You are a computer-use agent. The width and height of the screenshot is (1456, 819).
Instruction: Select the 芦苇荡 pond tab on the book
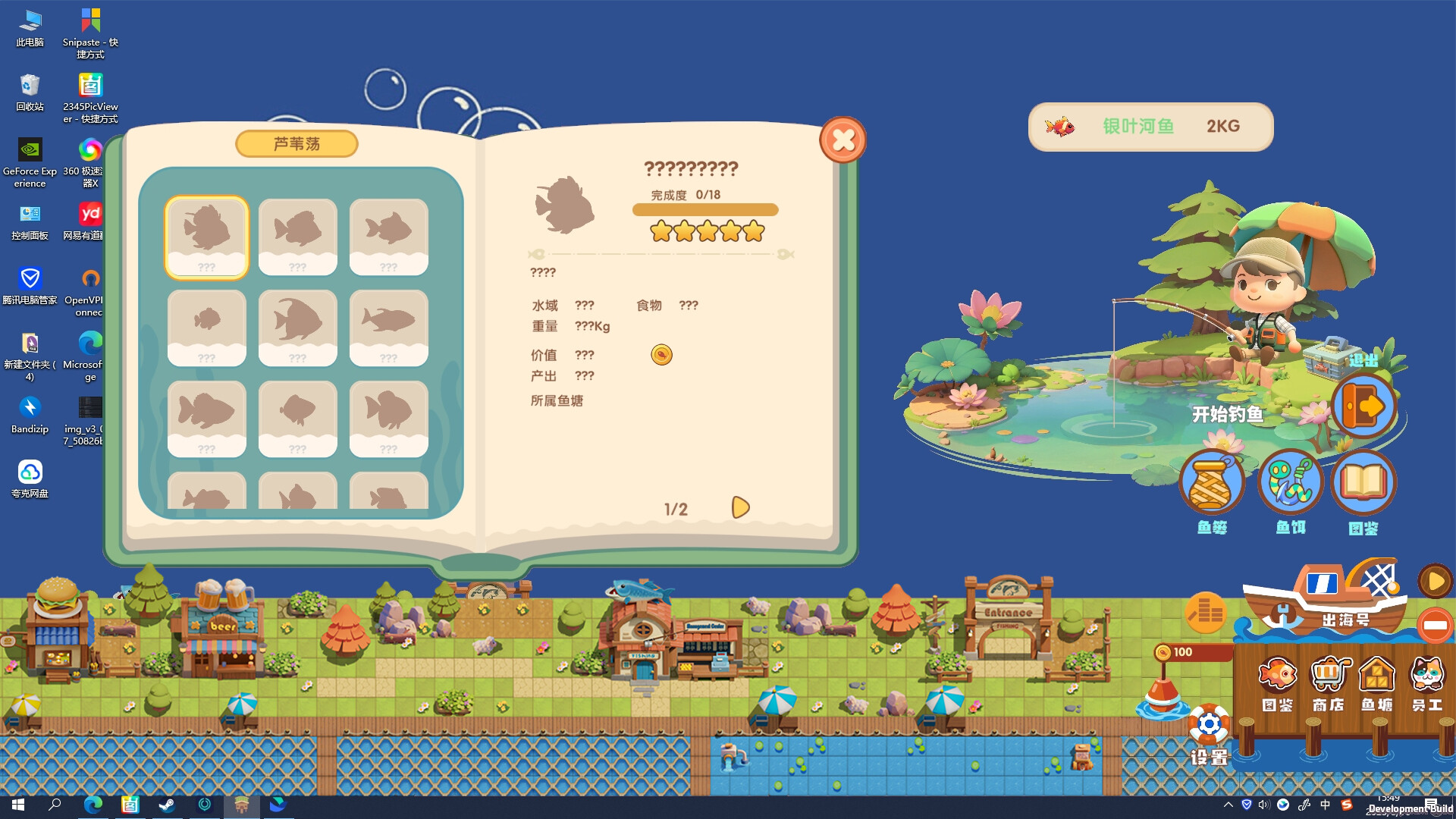click(x=297, y=144)
